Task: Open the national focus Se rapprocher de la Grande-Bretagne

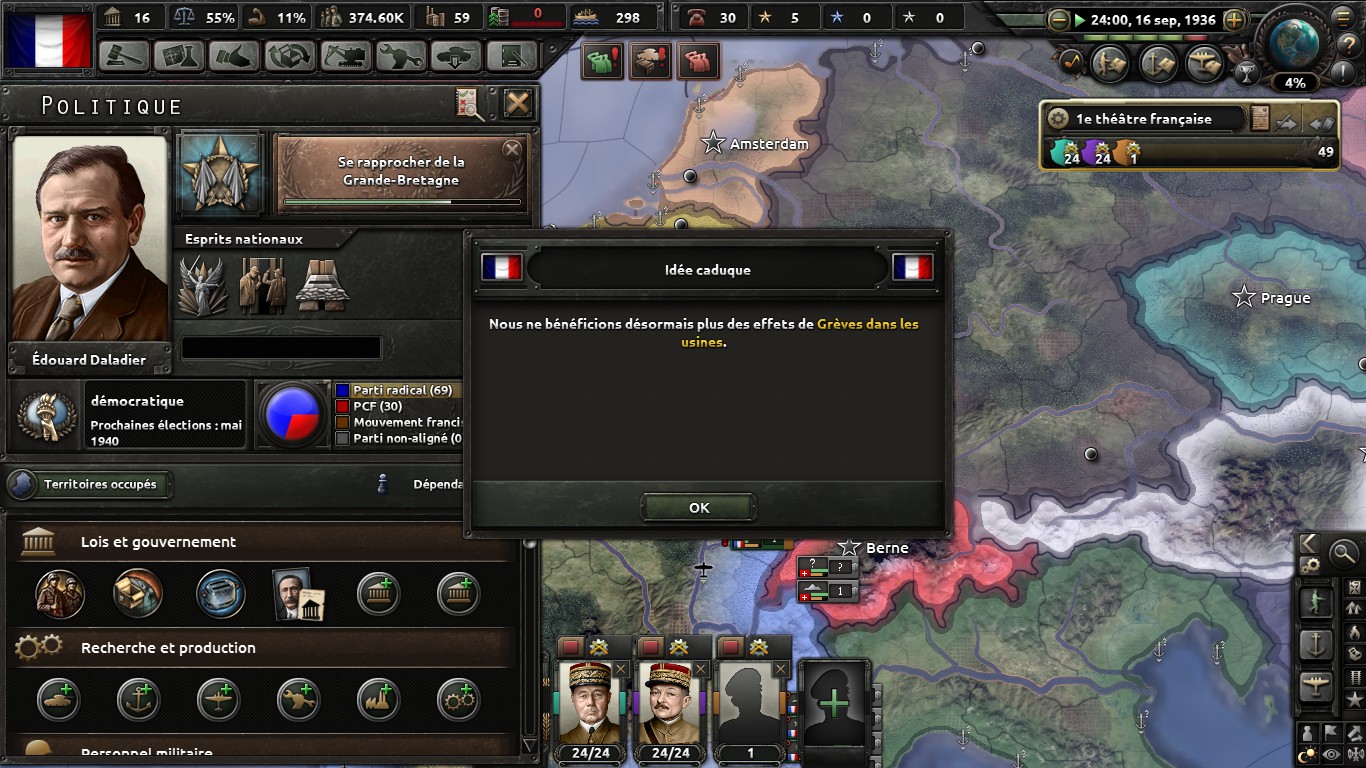Action: (401, 171)
